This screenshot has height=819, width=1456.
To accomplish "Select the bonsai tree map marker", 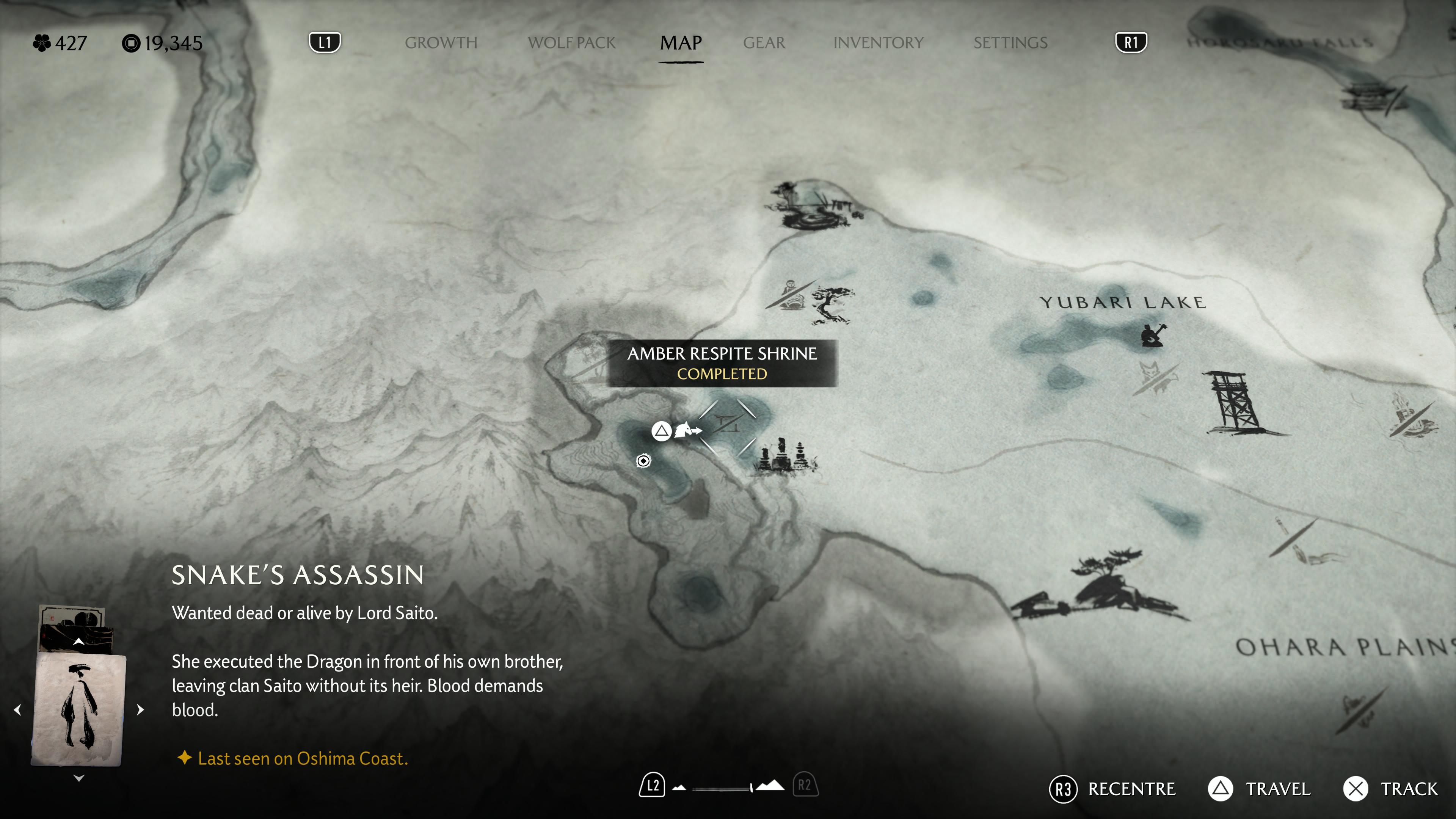I will tap(831, 304).
